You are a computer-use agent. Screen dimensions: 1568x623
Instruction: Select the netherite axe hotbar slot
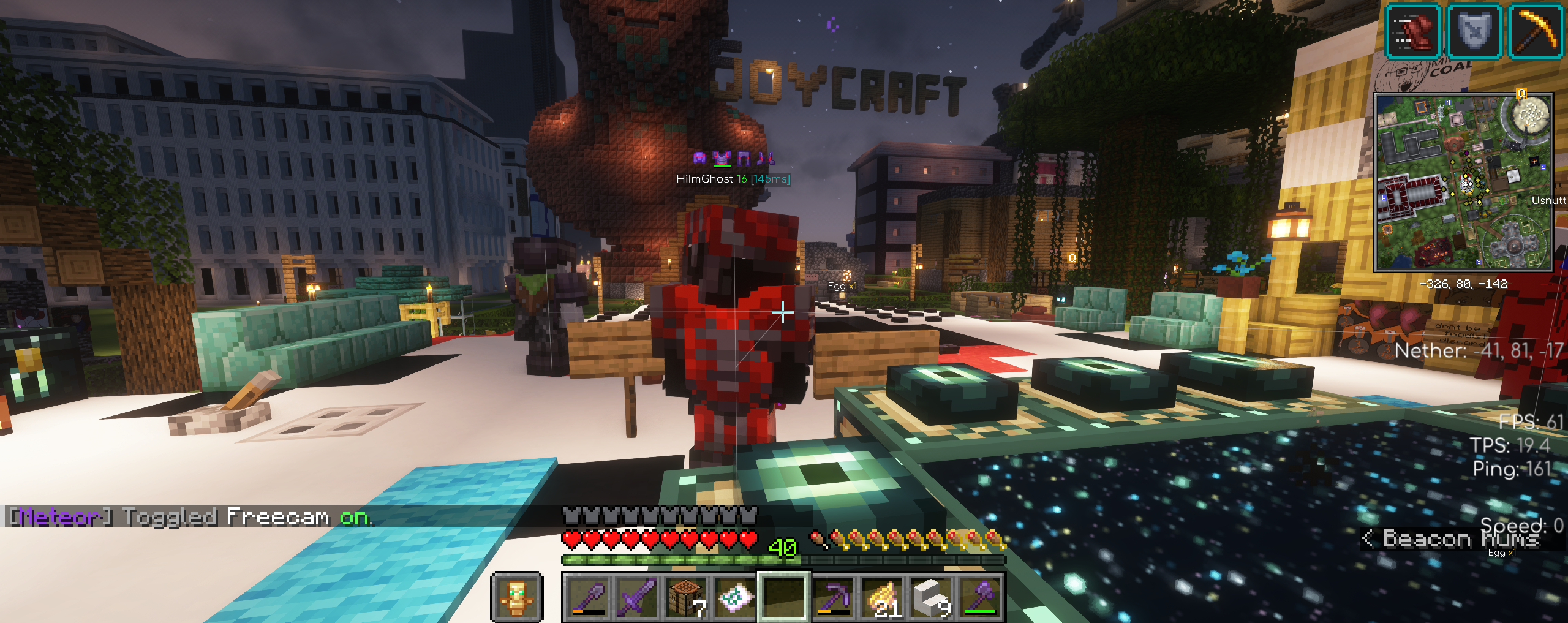[x=981, y=597]
